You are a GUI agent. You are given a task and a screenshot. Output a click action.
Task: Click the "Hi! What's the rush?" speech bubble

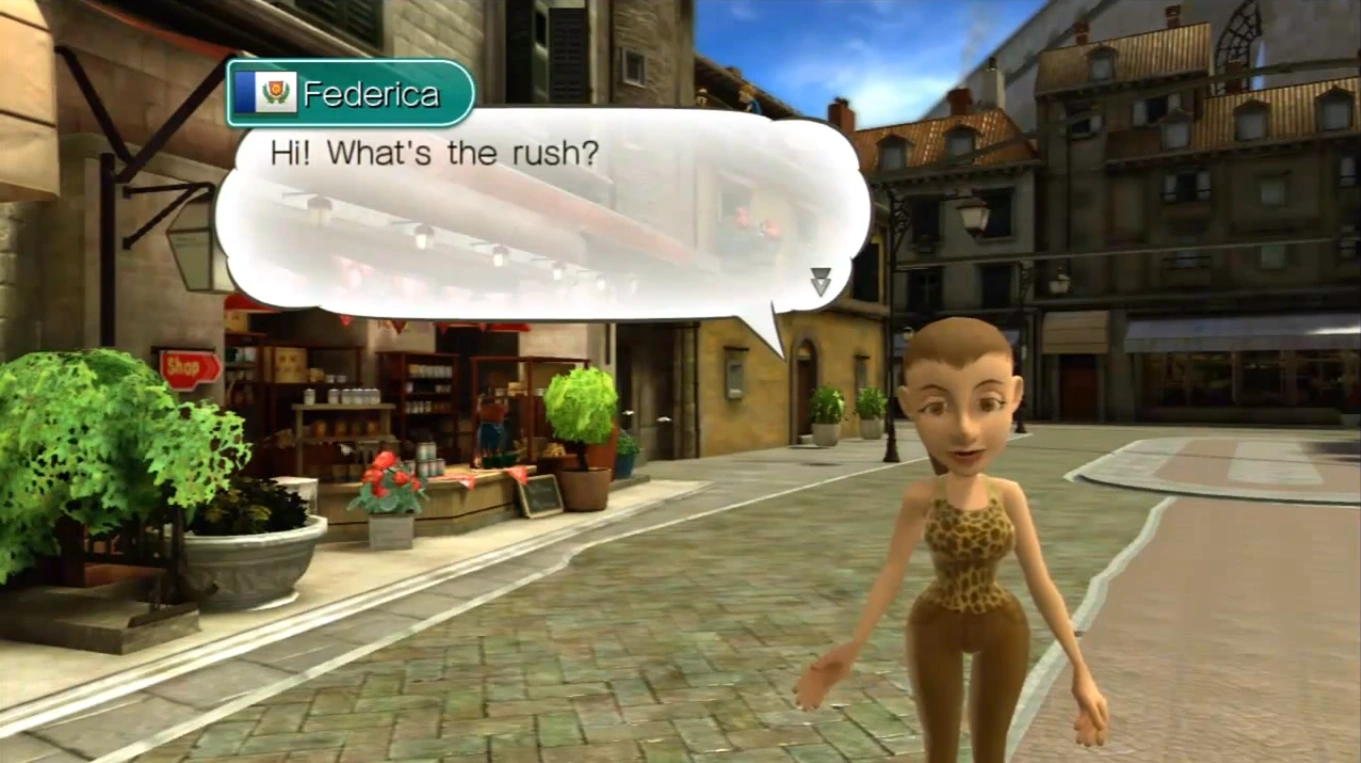(540, 215)
